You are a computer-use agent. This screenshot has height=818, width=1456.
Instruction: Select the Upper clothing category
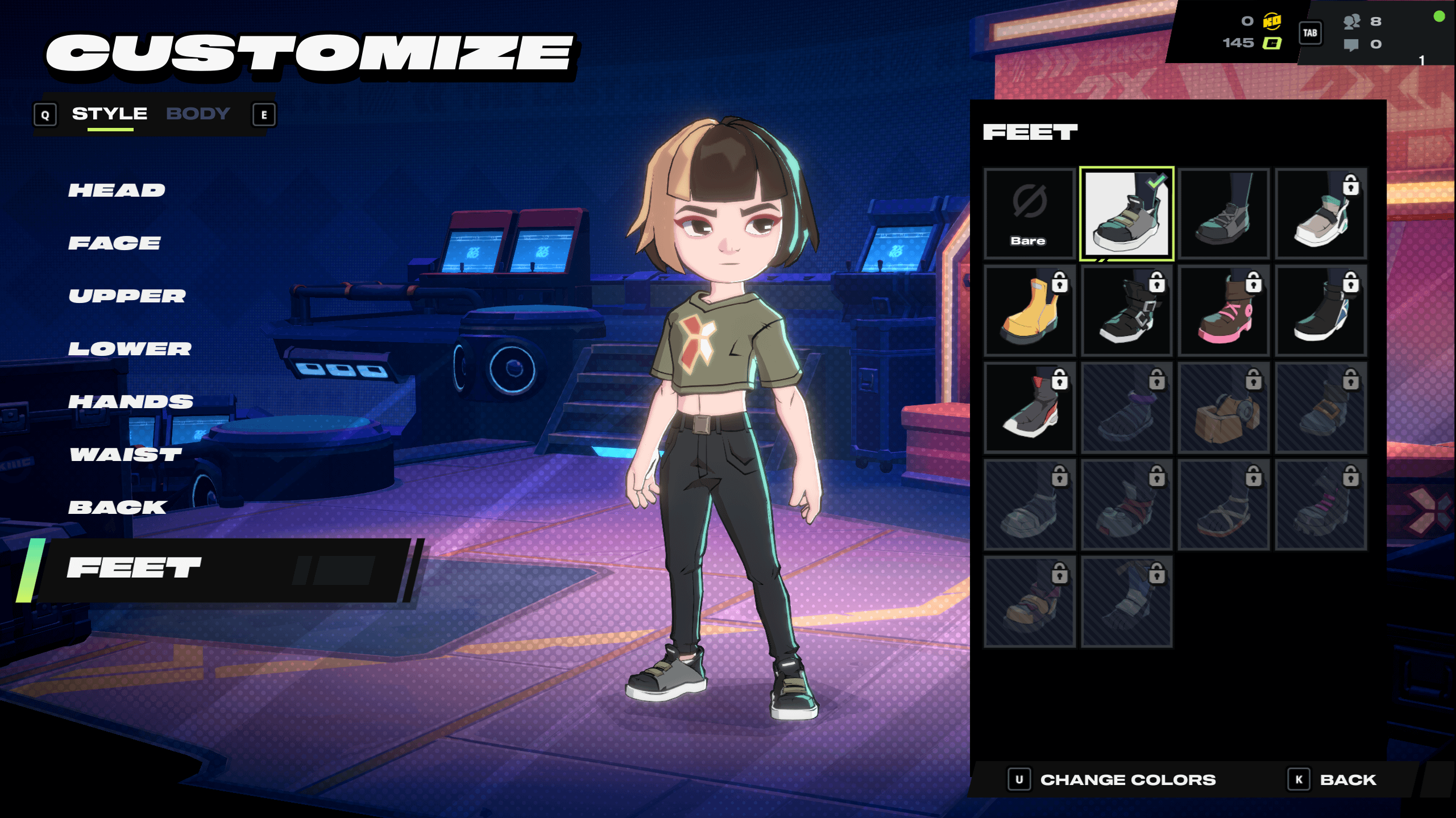pyautogui.click(x=127, y=296)
